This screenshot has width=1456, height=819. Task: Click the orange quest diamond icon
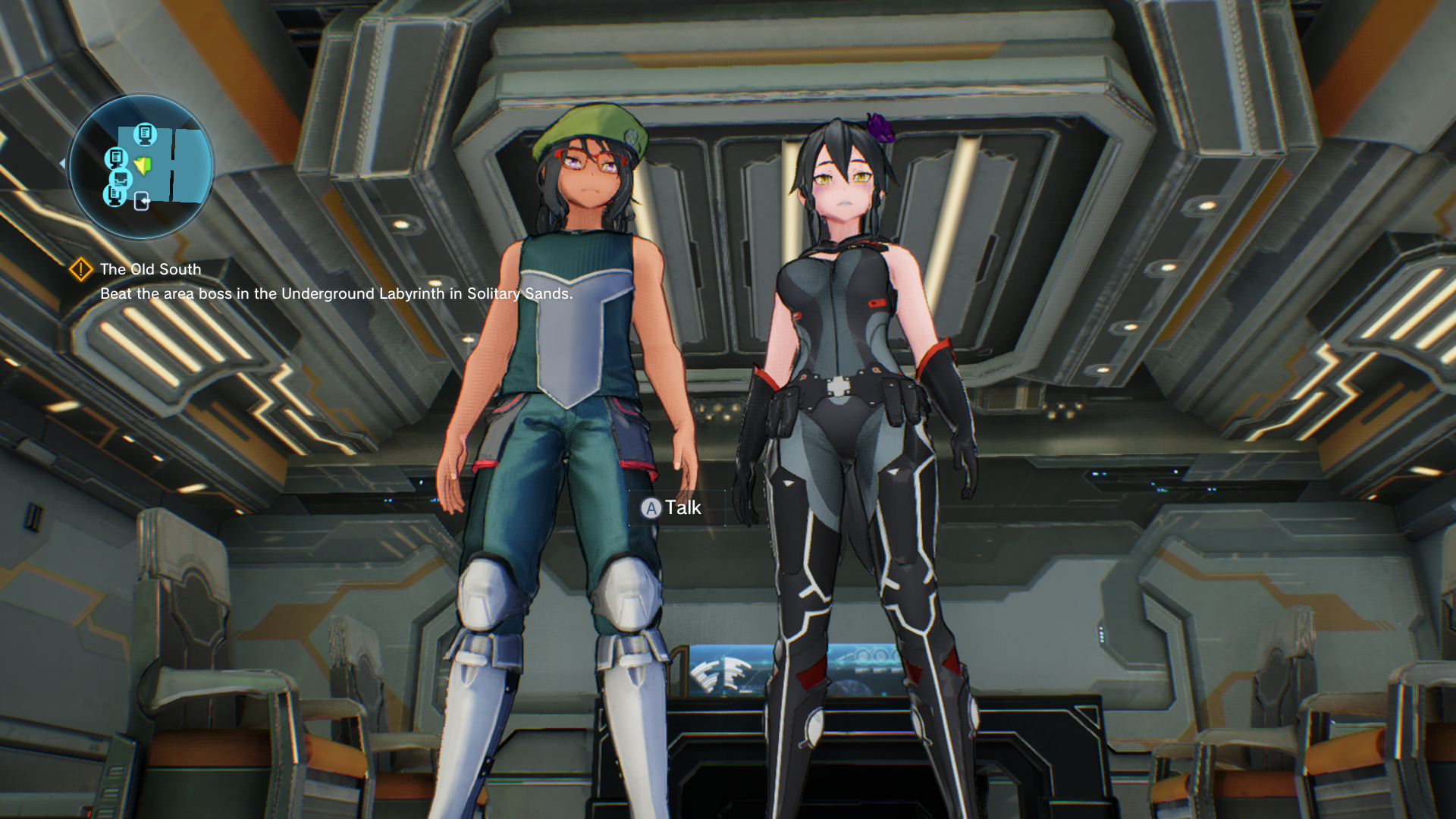pyautogui.click(x=81, y=269)
